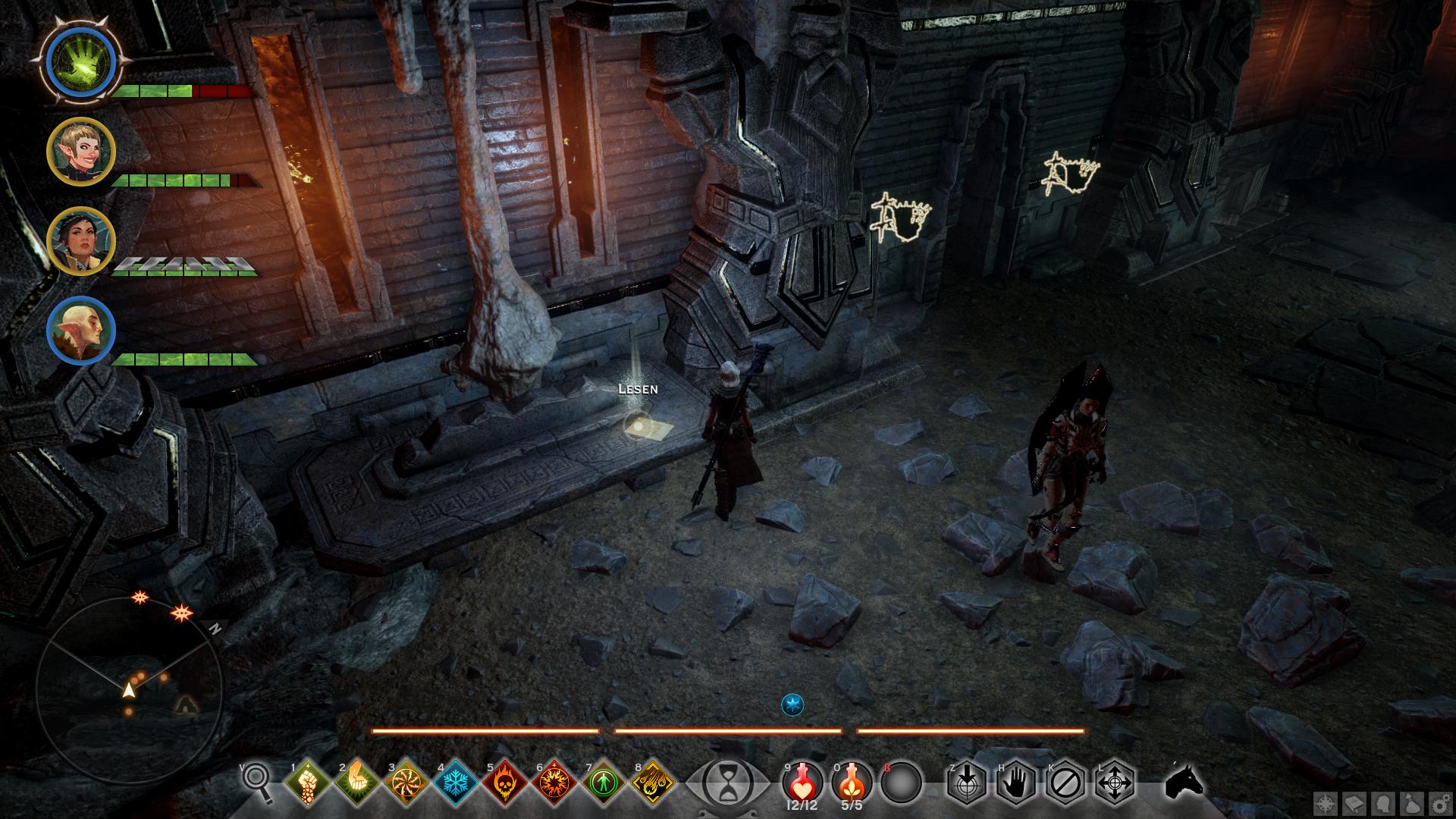Use the orange regeneration potion

click(x=852, y=781)
